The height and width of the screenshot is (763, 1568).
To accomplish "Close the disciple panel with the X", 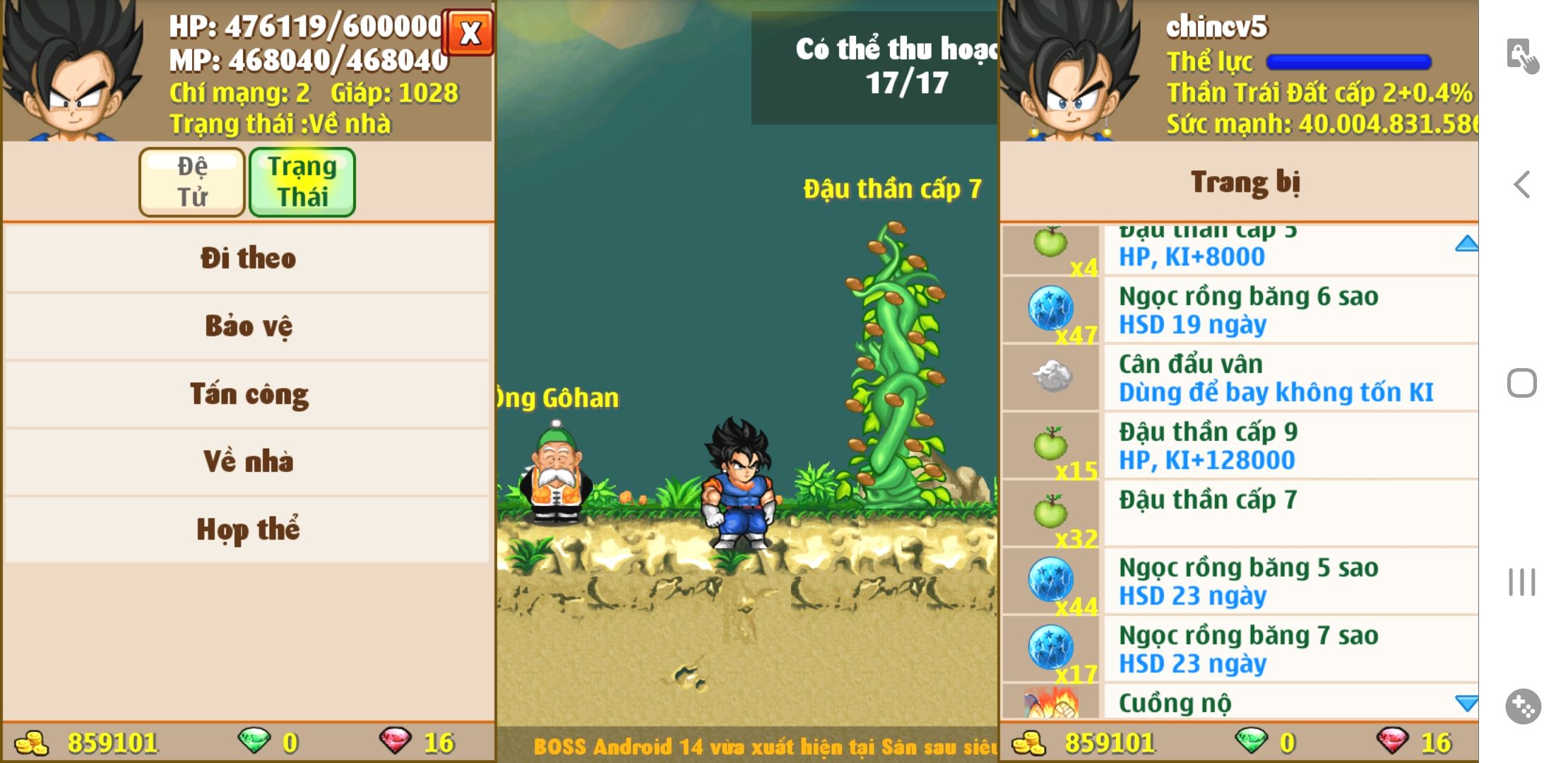I will [x=468, y=32].
